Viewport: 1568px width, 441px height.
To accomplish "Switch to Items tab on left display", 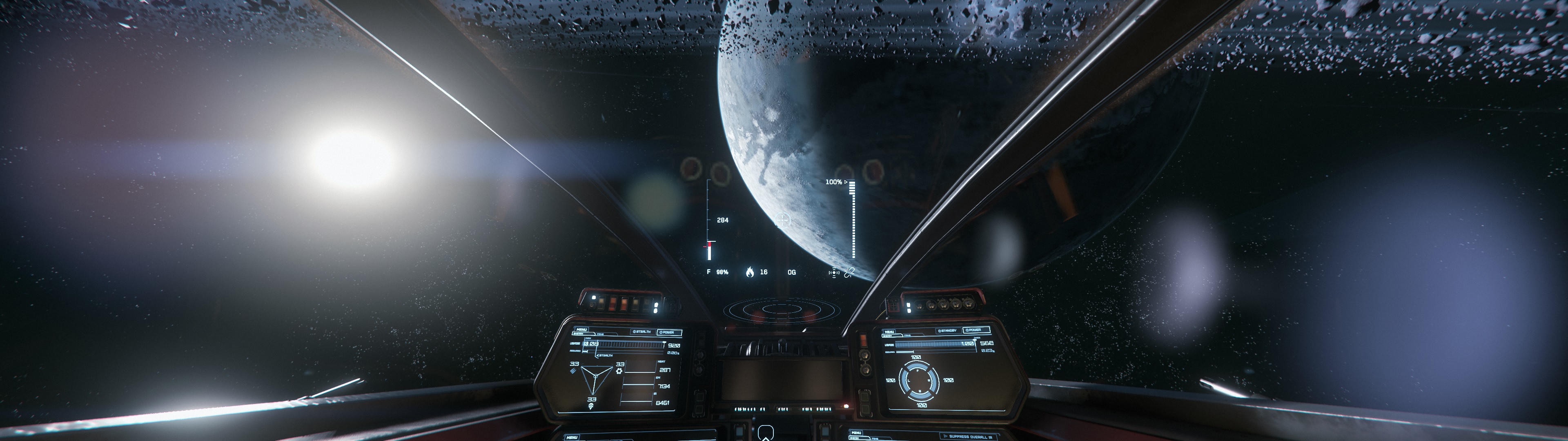I will [x=601, y=335].
